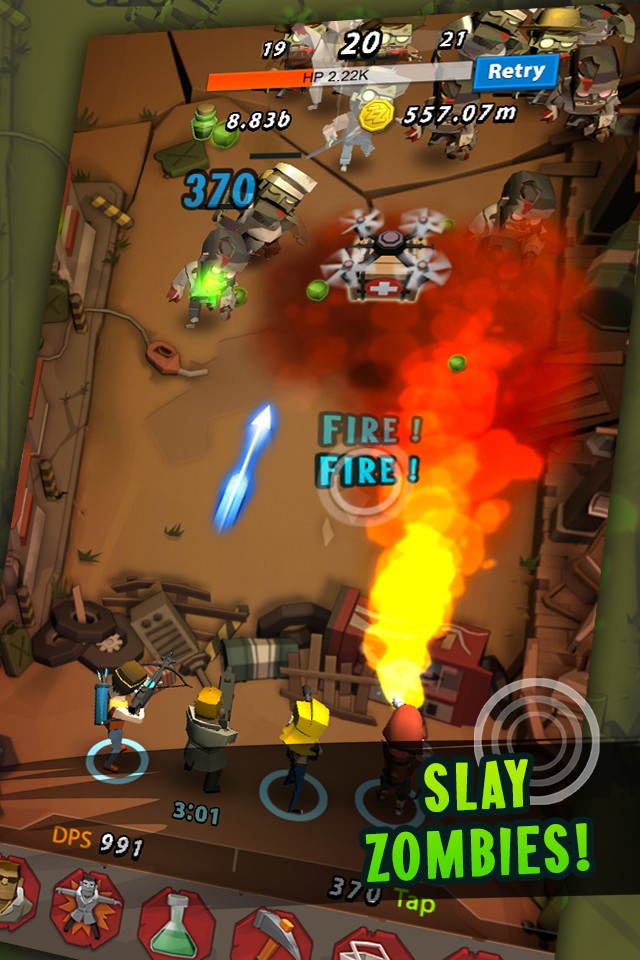640x960 pixels.
Task: Tap the white concentric-ring fire button
Action: pos(536,738)
